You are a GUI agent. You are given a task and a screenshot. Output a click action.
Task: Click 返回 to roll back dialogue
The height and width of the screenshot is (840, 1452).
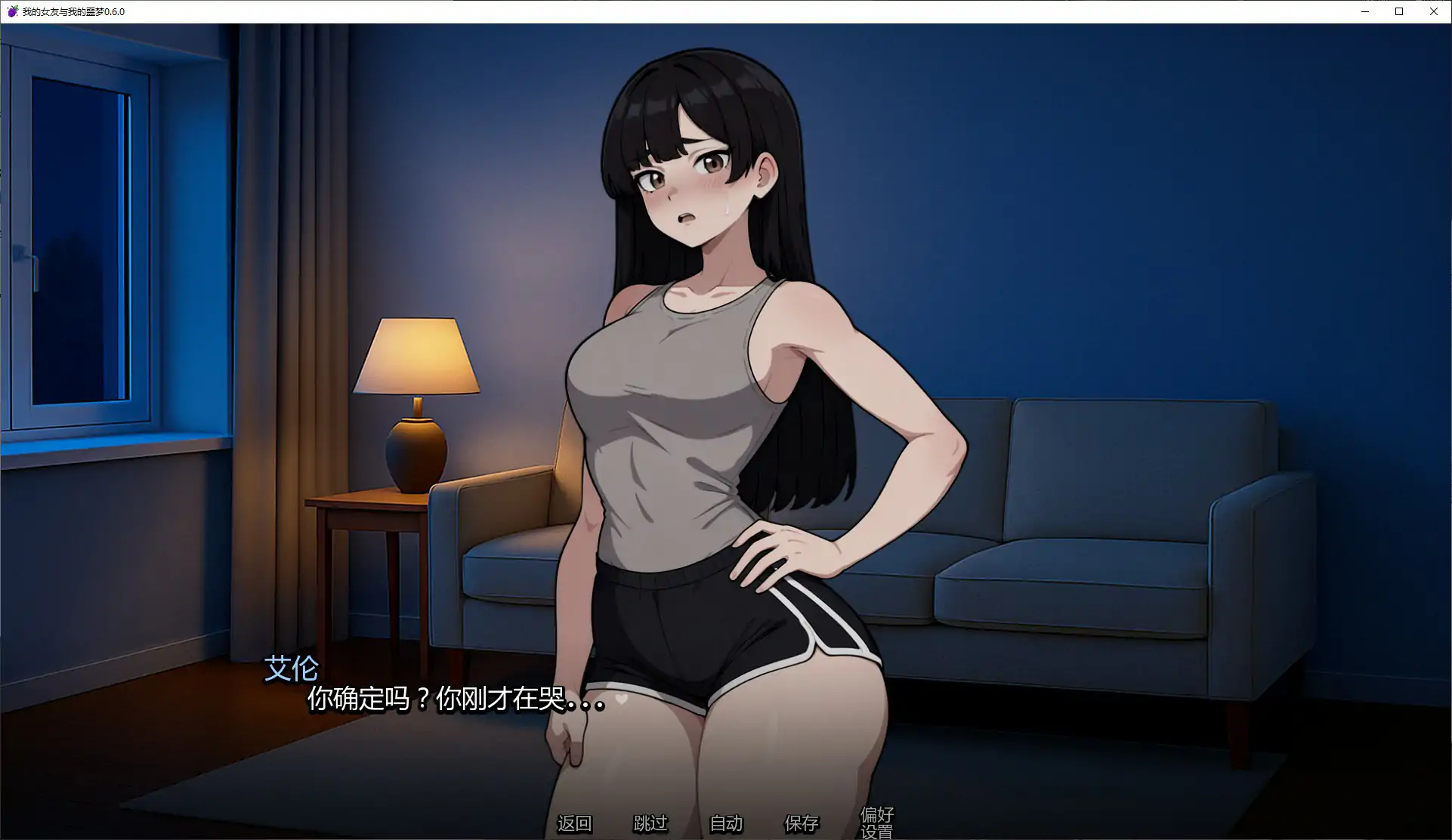coord(576,824)
